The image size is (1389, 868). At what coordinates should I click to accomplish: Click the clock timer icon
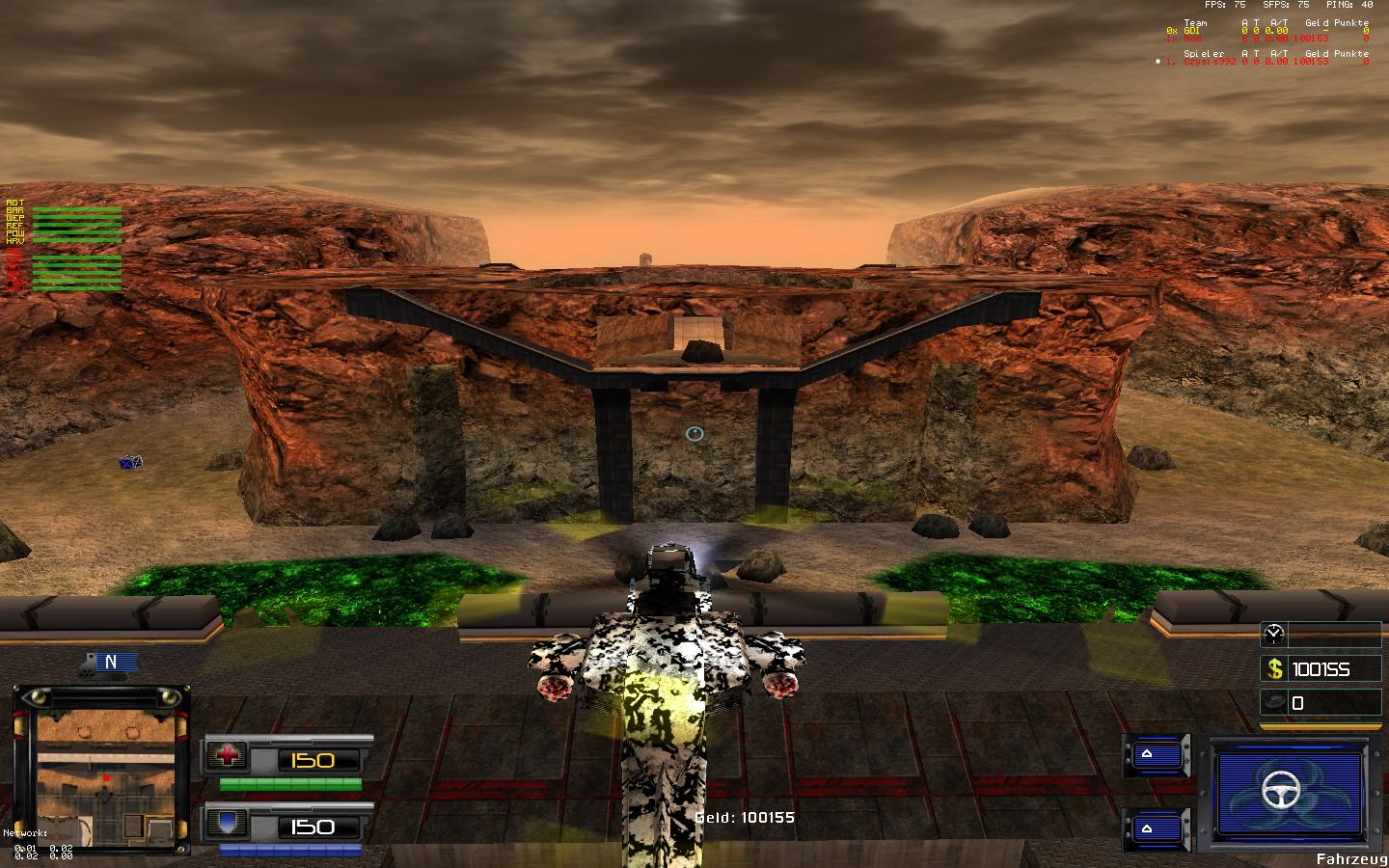coord(1274,634)
